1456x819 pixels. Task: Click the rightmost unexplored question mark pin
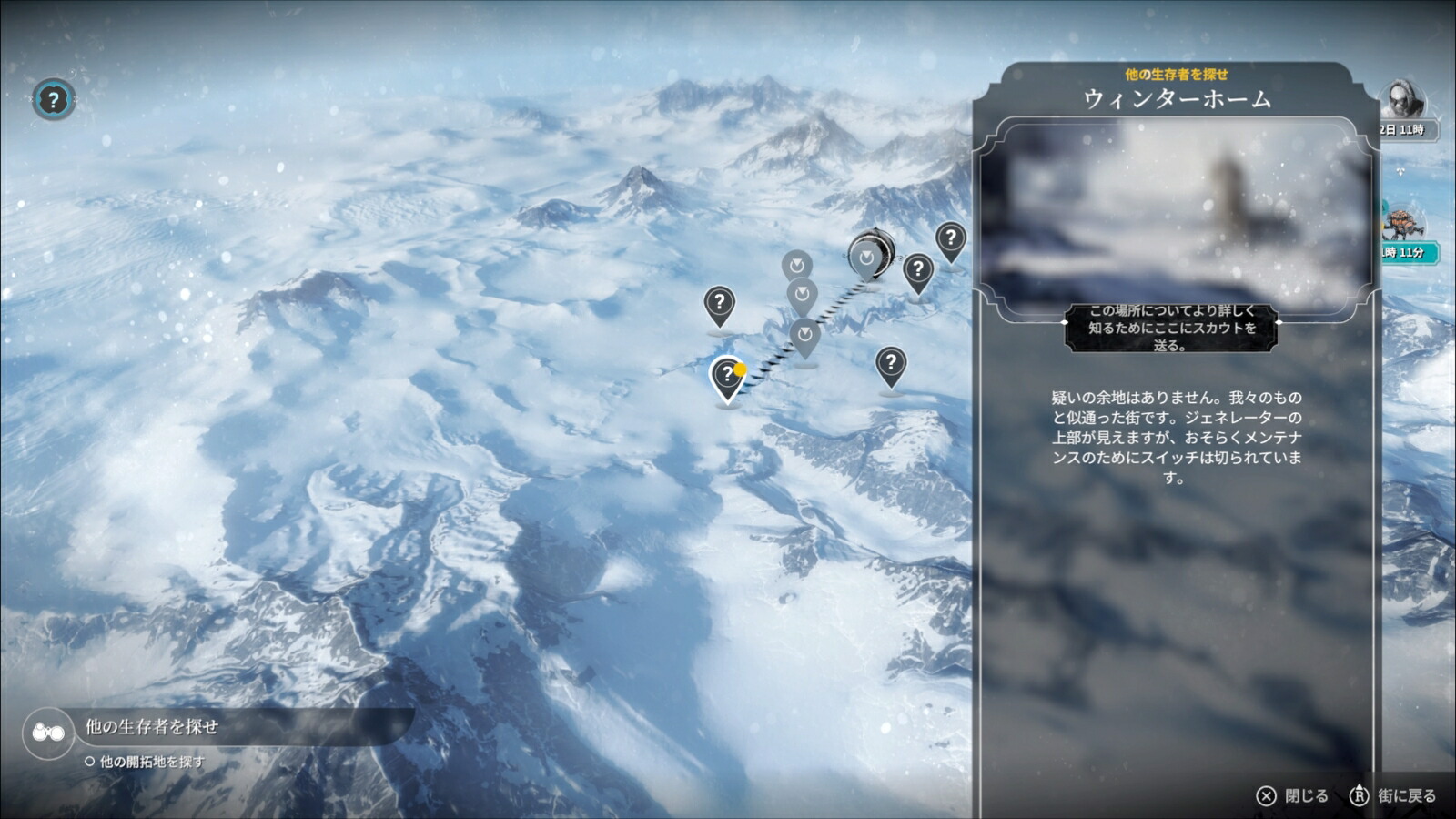(x=950, y=239)
